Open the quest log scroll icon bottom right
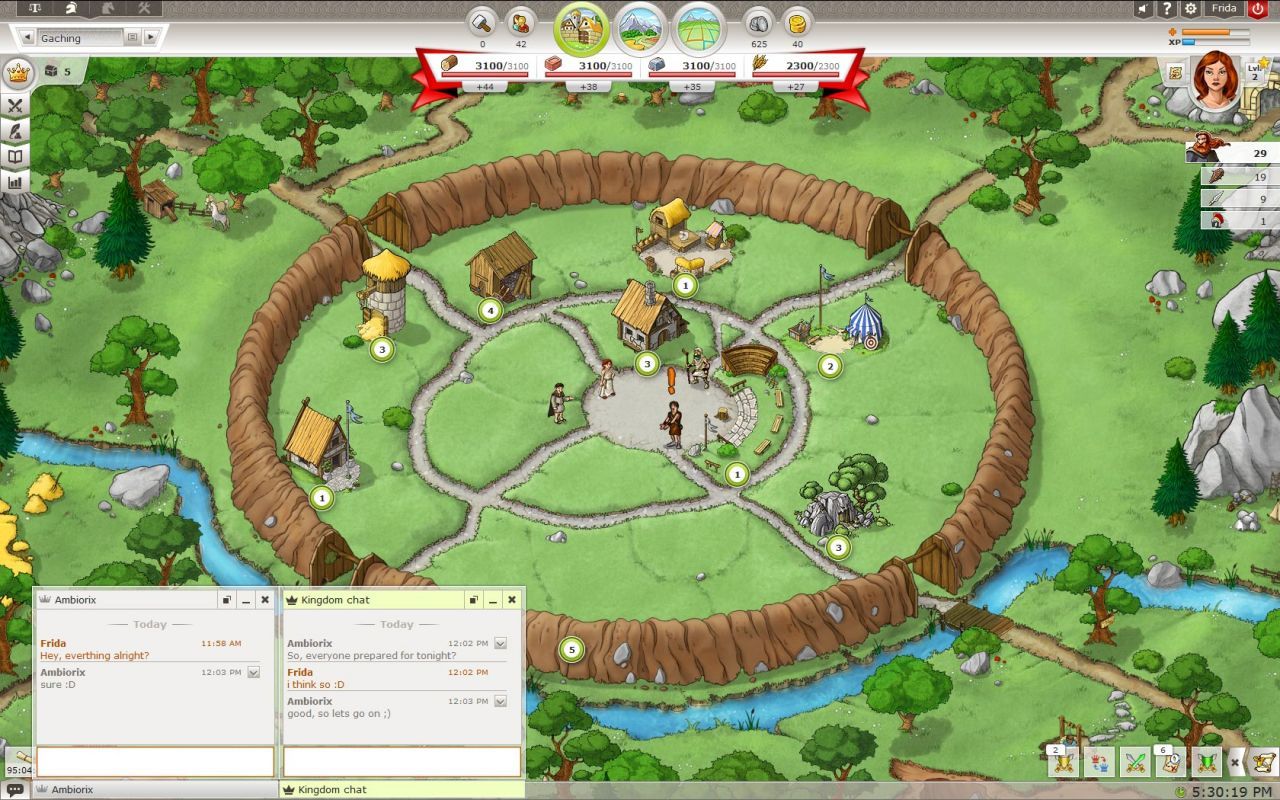The height and width of the screenshot is (800, 1280). click(1262, 761)
